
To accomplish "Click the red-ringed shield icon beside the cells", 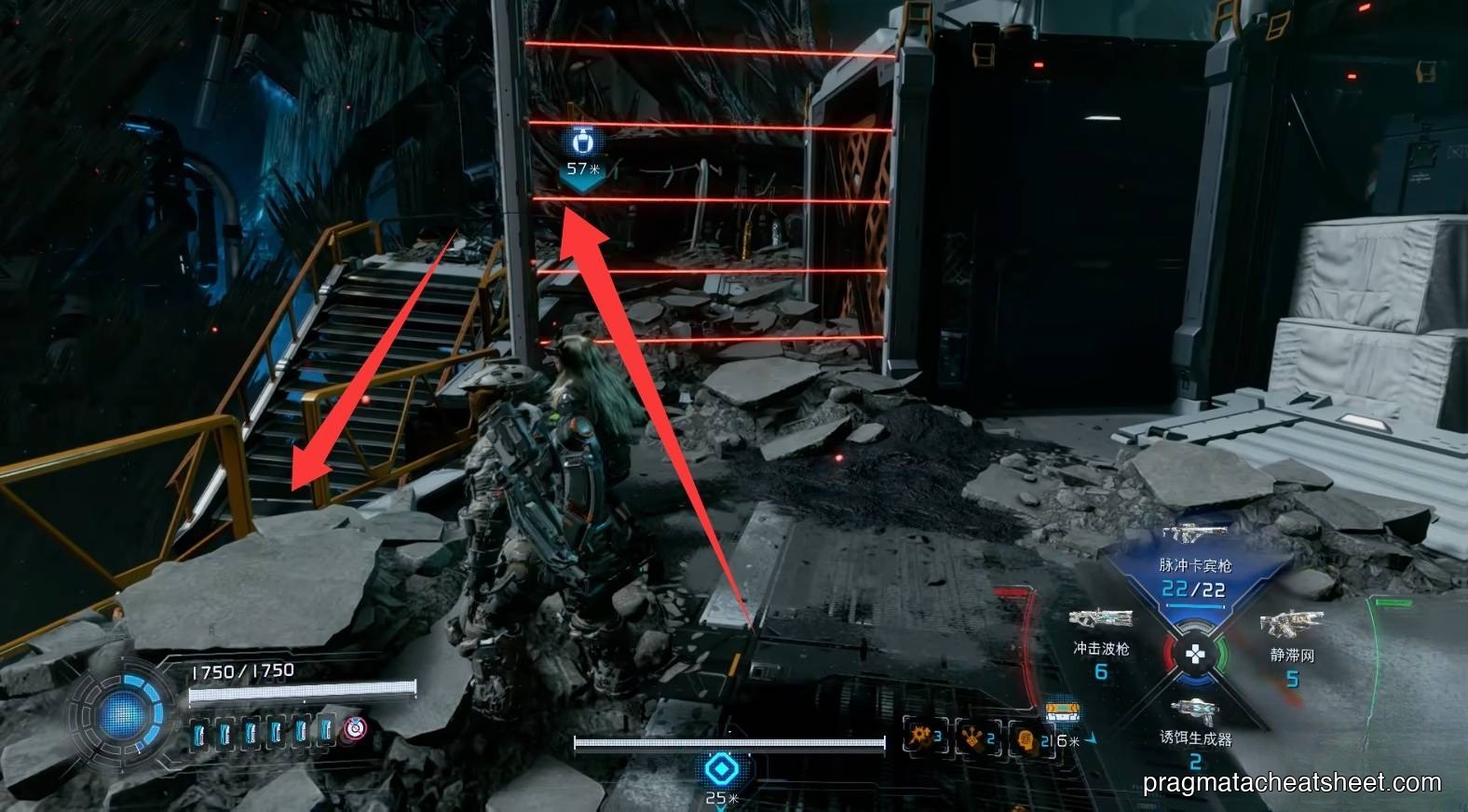I will [x=355, y=729].
